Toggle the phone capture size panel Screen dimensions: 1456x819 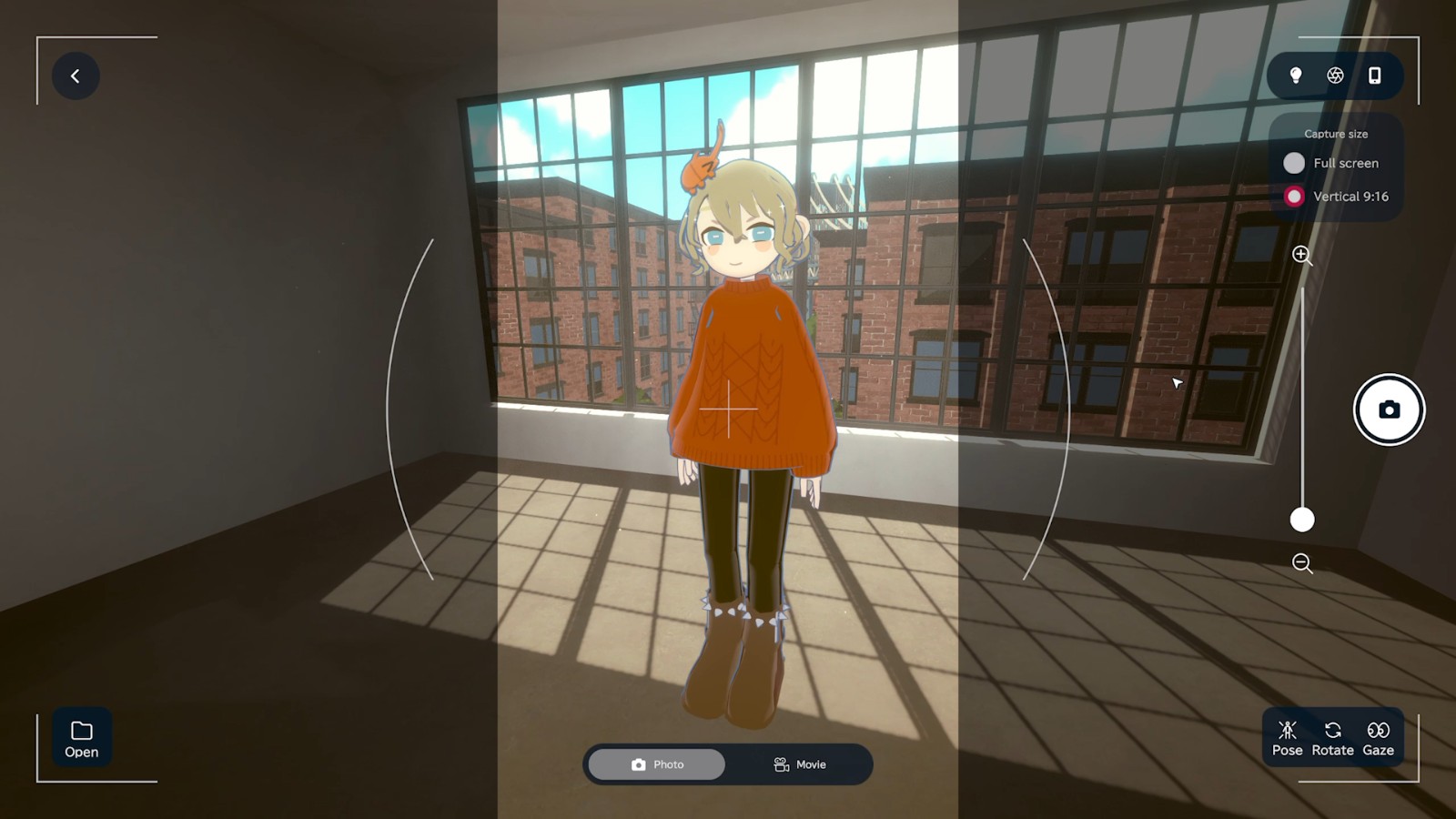[1374, 76]
